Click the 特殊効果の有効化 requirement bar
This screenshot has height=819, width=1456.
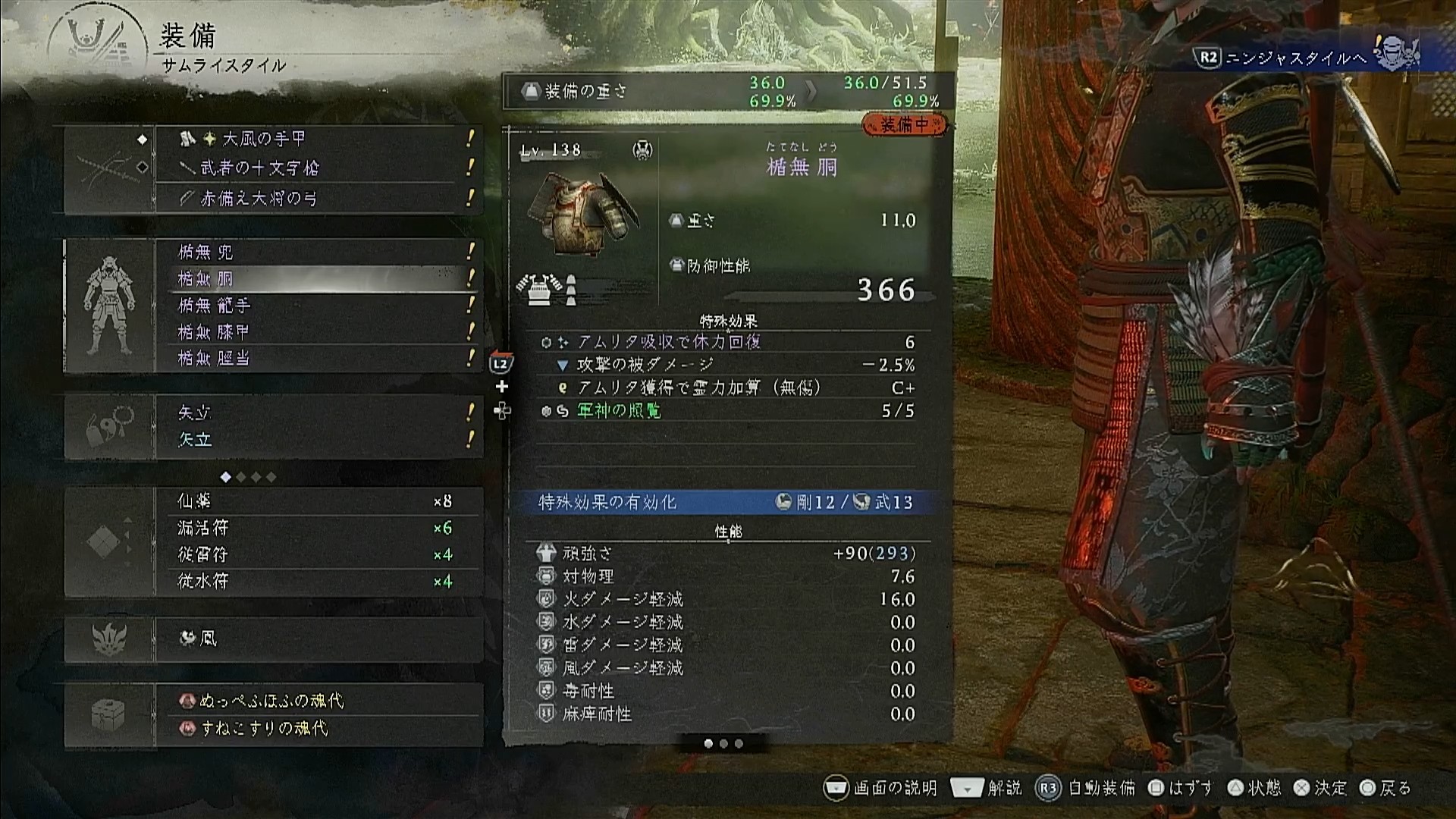[x=726, y=502]
